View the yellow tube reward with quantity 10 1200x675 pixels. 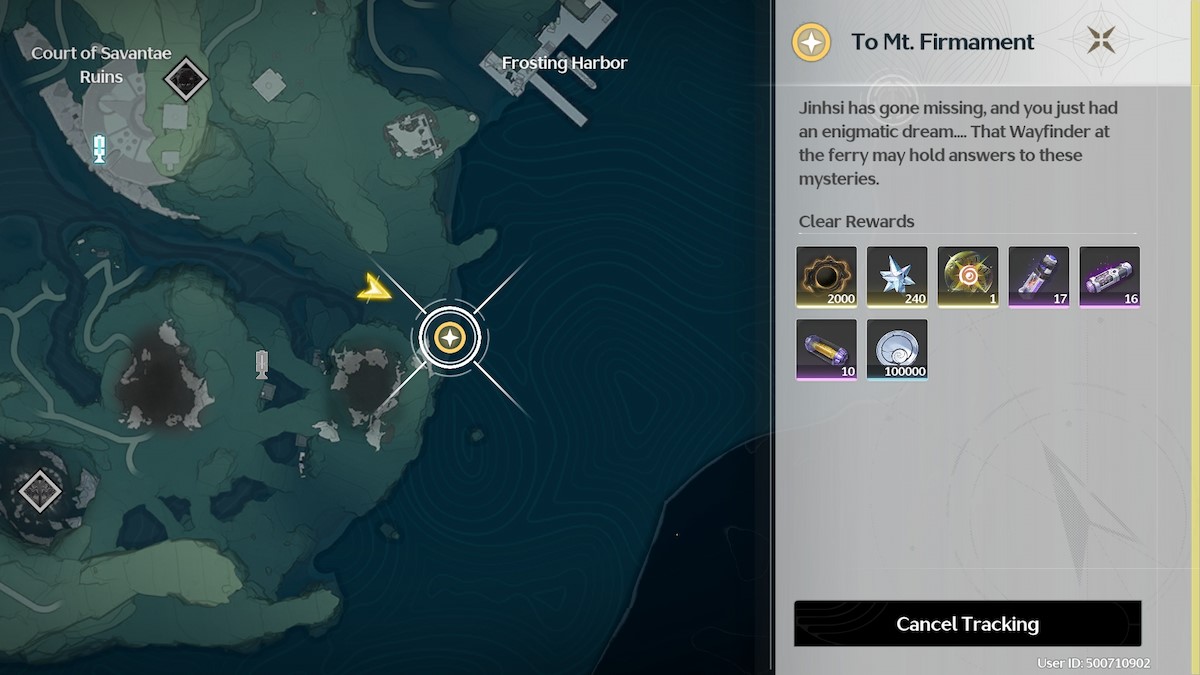coord(826,349)
